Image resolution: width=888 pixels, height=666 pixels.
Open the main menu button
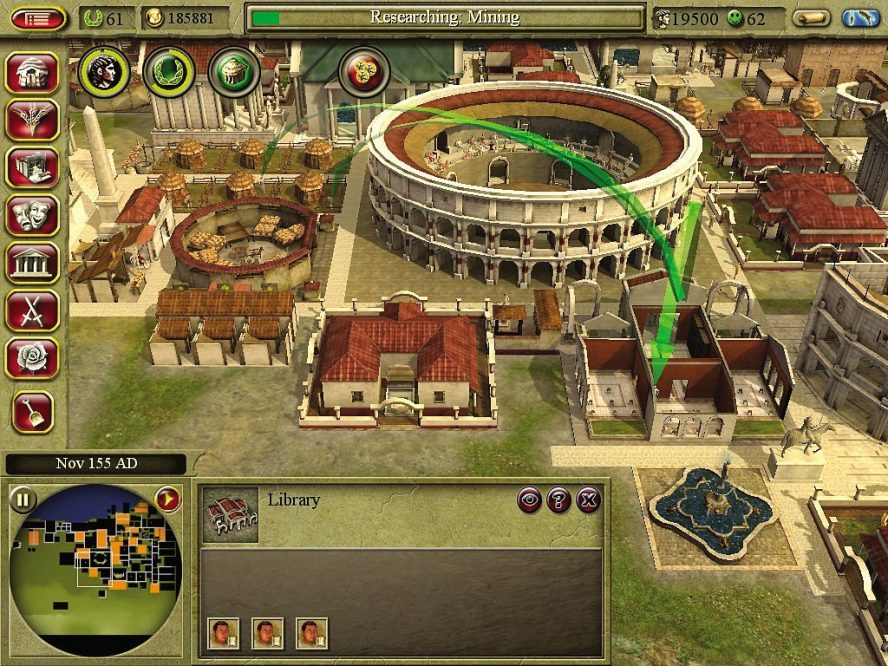pos(38,17)
